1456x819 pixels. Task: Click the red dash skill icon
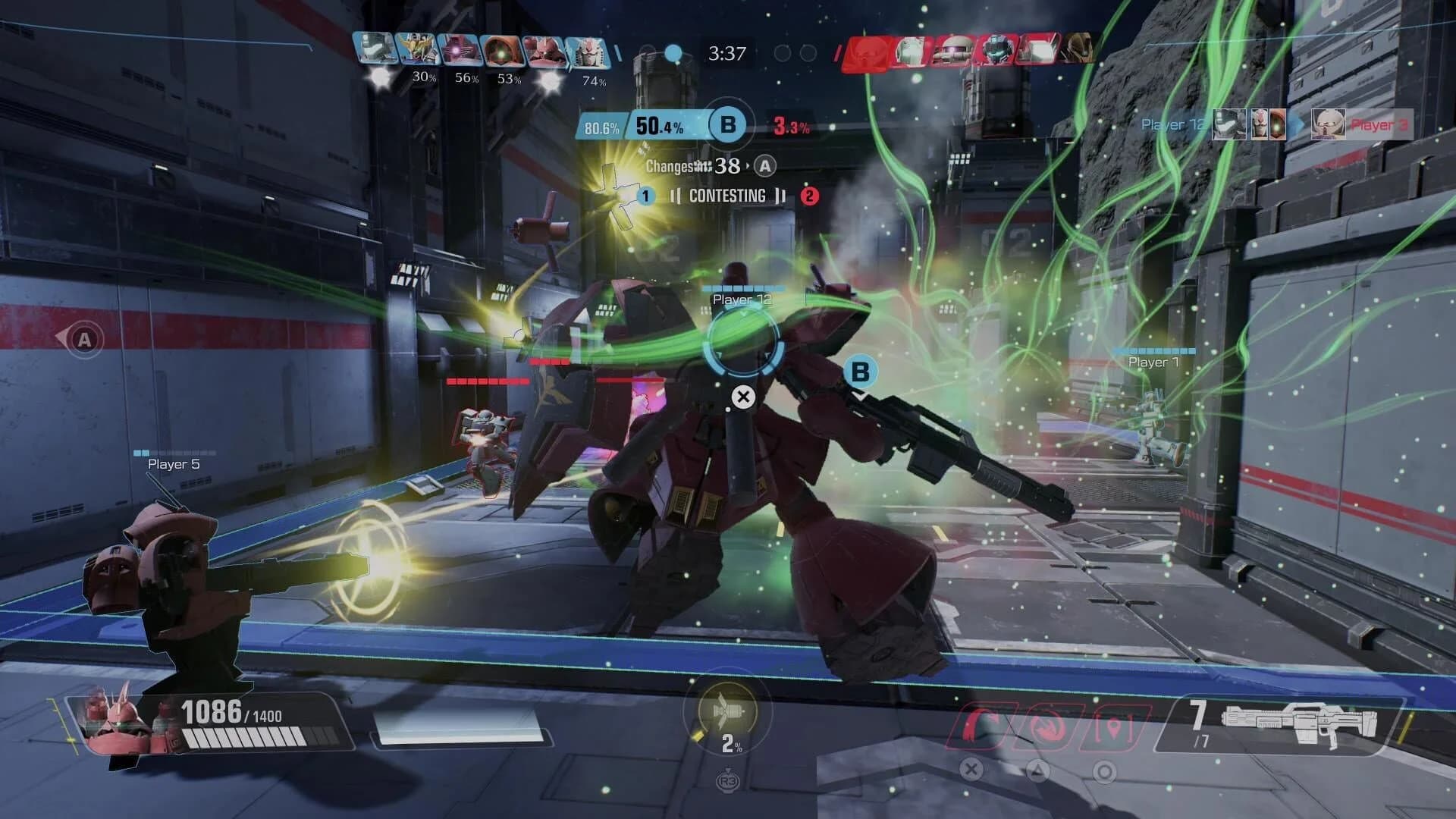click(1048, 728)
